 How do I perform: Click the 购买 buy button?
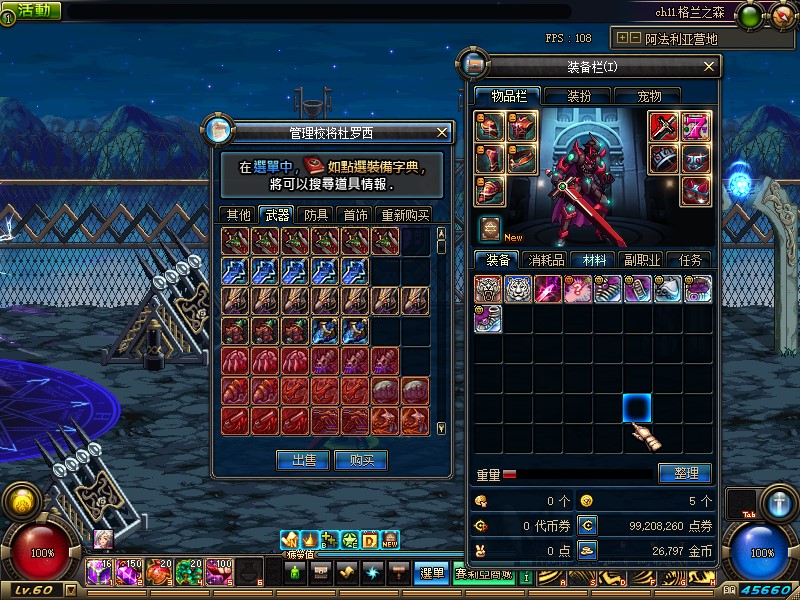[361, 460]
